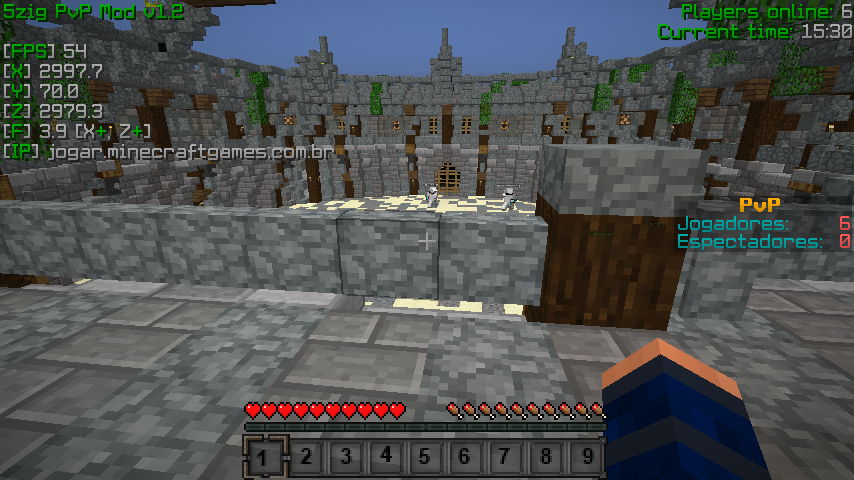This screenshot has height=480, width=854.
Task: Choose hotbar slot number 2
Action: pos(305,457)
